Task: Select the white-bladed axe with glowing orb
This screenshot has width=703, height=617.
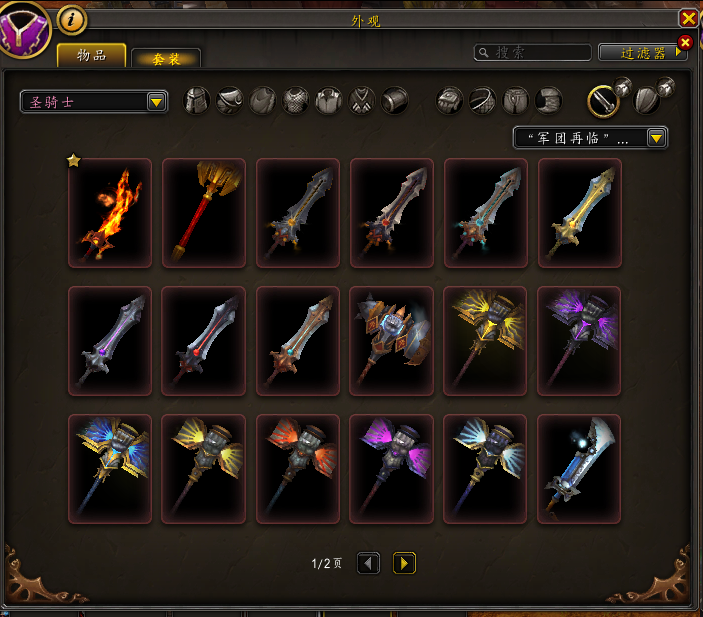Action: pyautogui.click(x=580, y=469)
